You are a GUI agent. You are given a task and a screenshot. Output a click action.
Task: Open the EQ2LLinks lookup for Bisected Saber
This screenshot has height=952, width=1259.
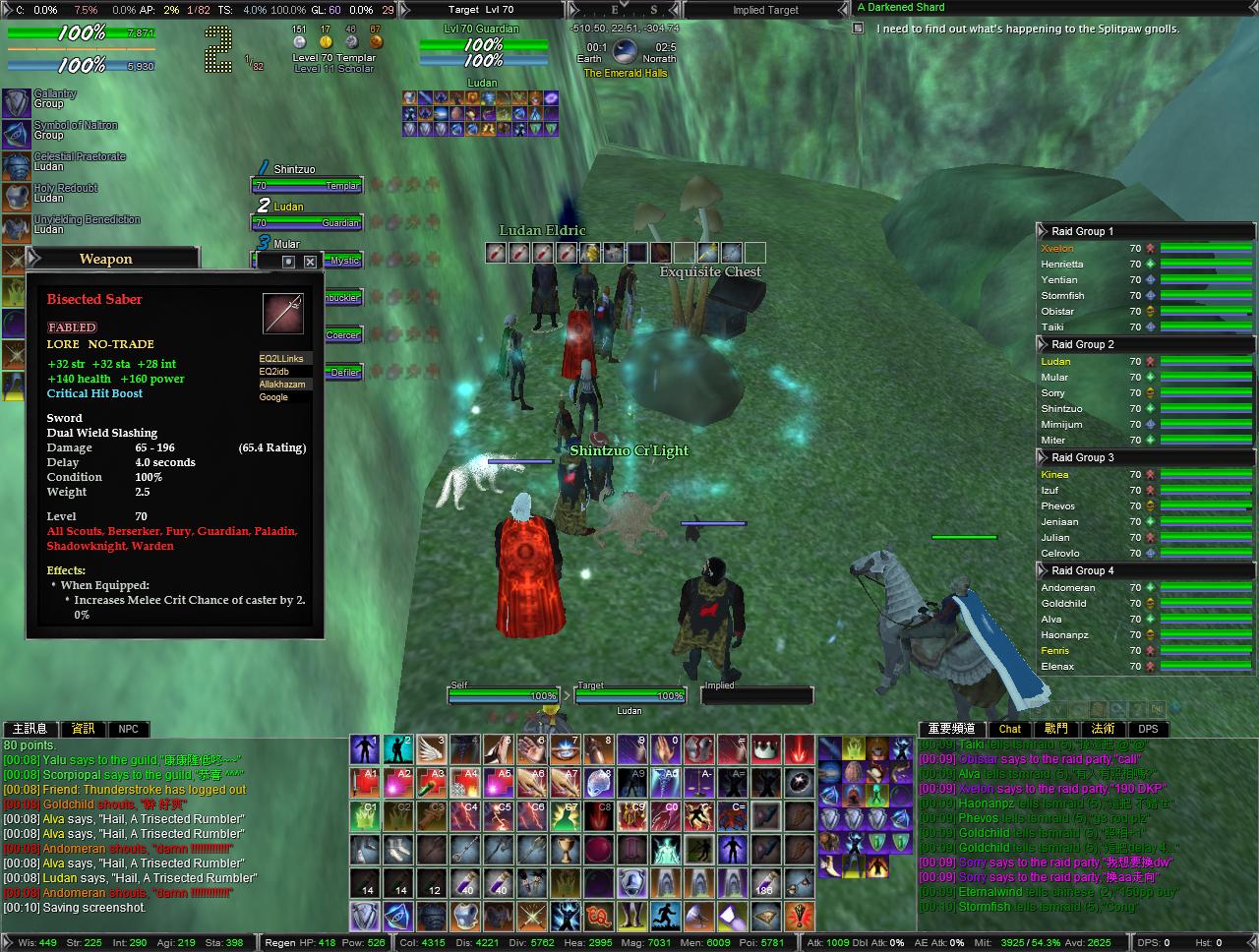[x=283, y=359]
